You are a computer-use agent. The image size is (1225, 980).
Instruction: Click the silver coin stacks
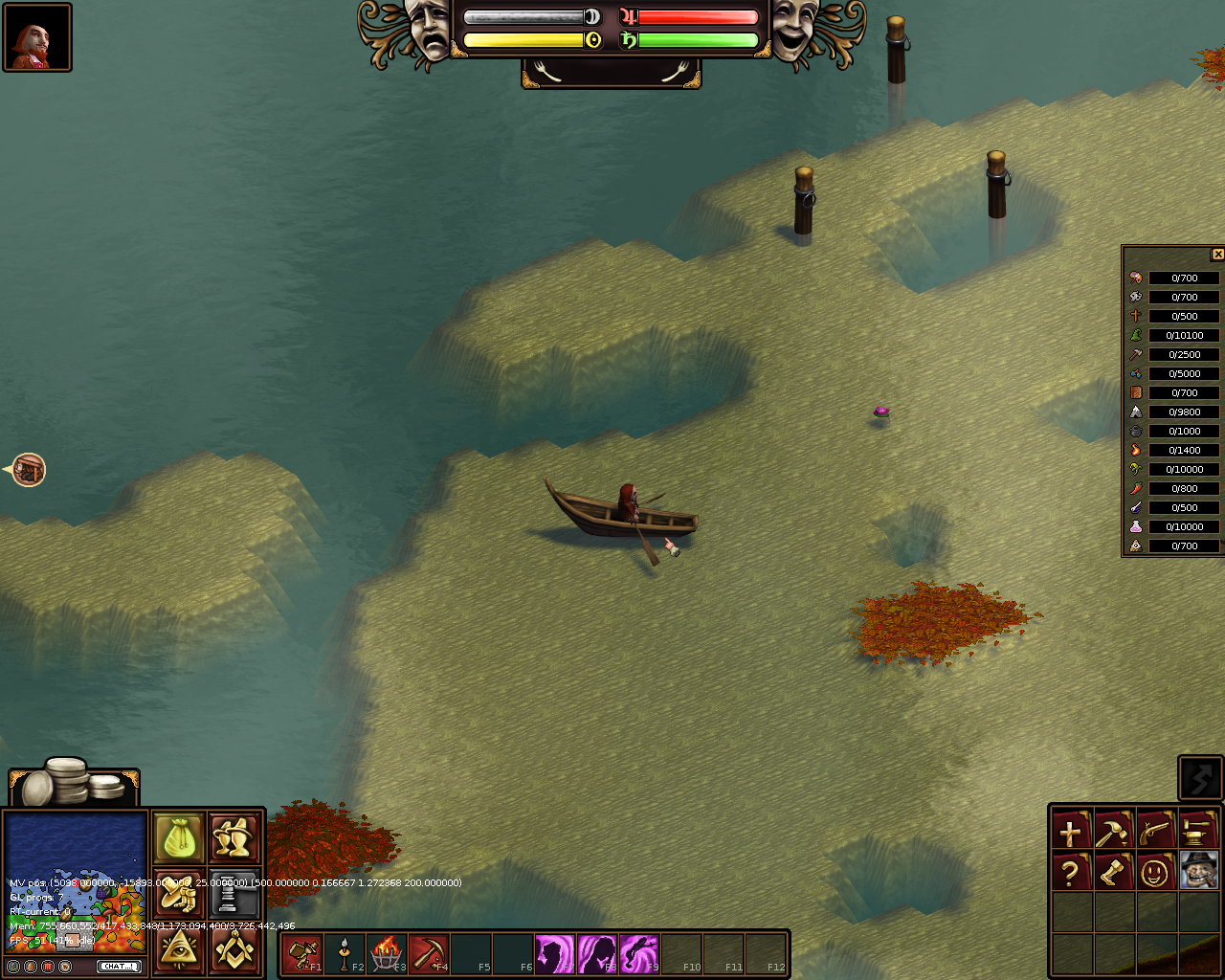point(75,783)
